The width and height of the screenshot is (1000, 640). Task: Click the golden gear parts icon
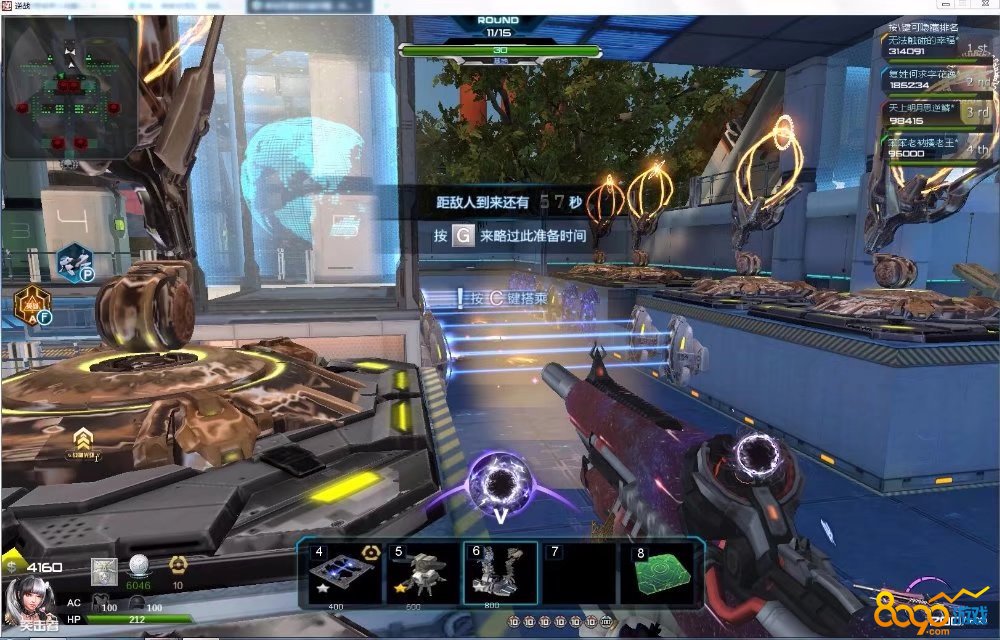[x=178, y=566]
